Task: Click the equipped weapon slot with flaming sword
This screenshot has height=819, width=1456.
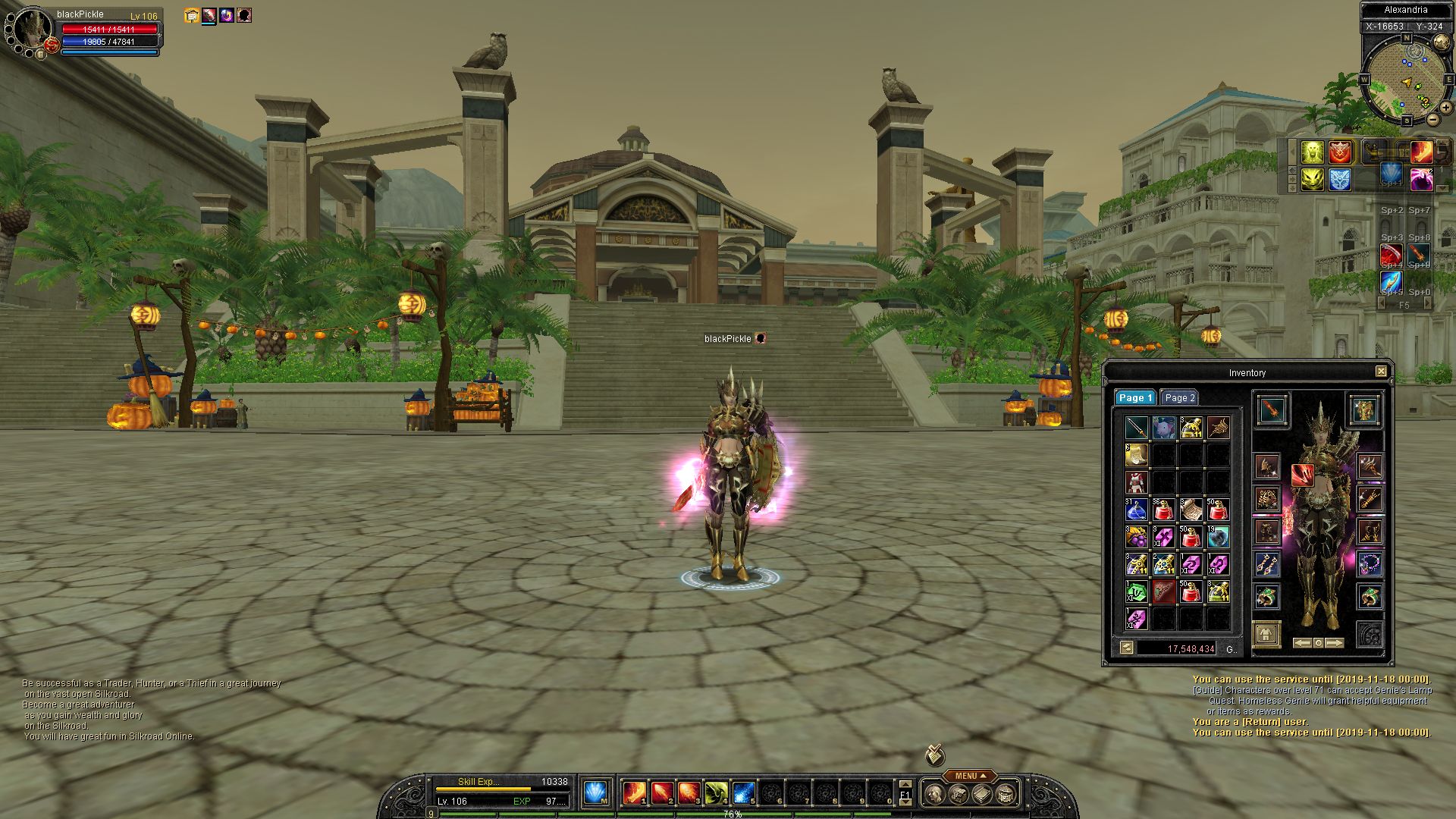Action: [1271, 410]
